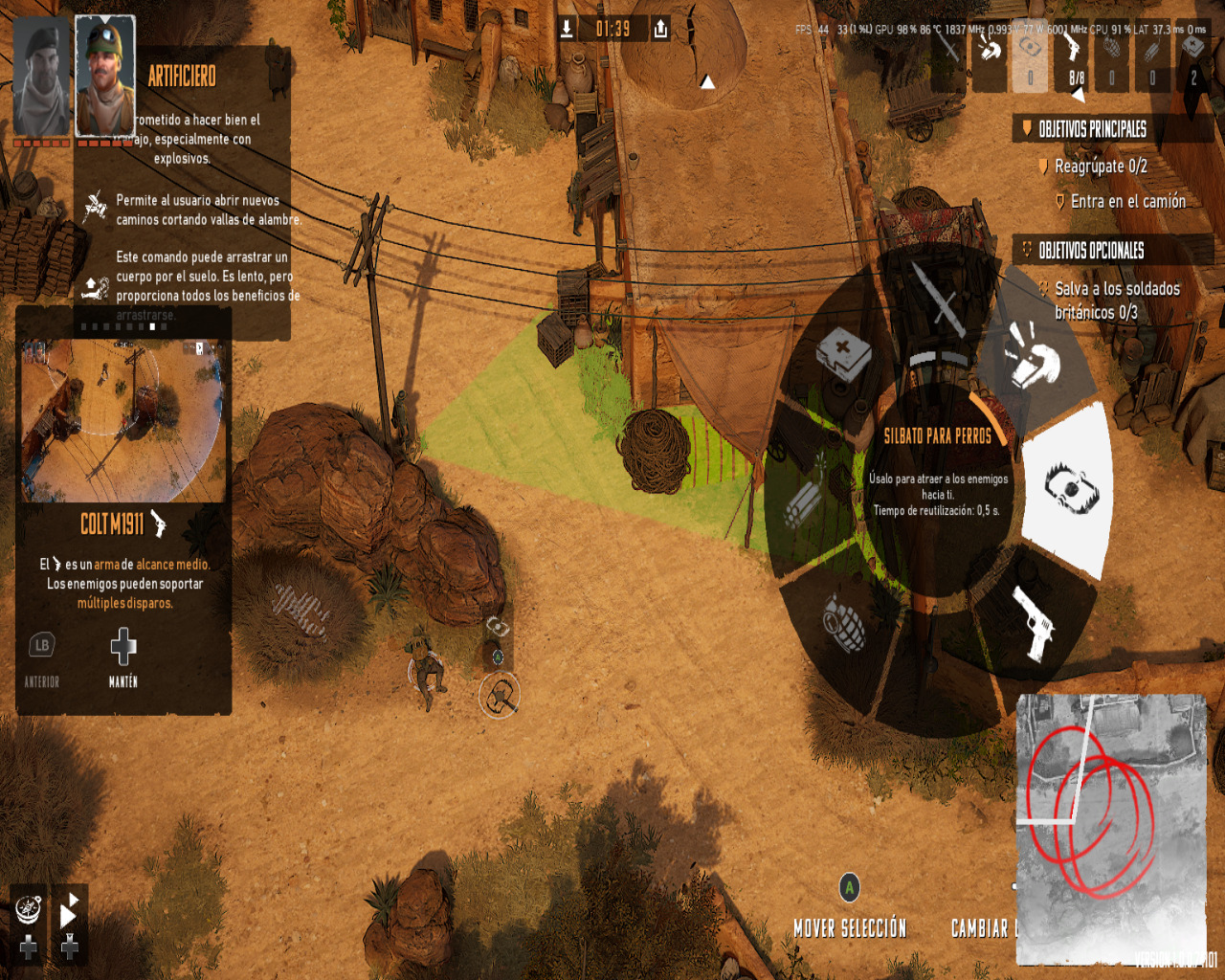Choose the knife in the radial wheel
The width and height of the screenshot is (1225, 980).
(x=938, y=299)
